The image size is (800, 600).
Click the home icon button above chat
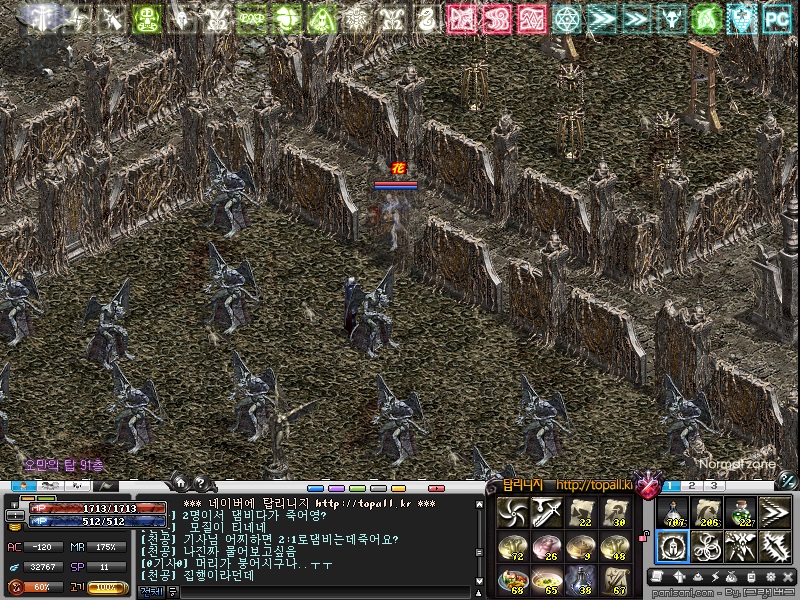point(179,482)
